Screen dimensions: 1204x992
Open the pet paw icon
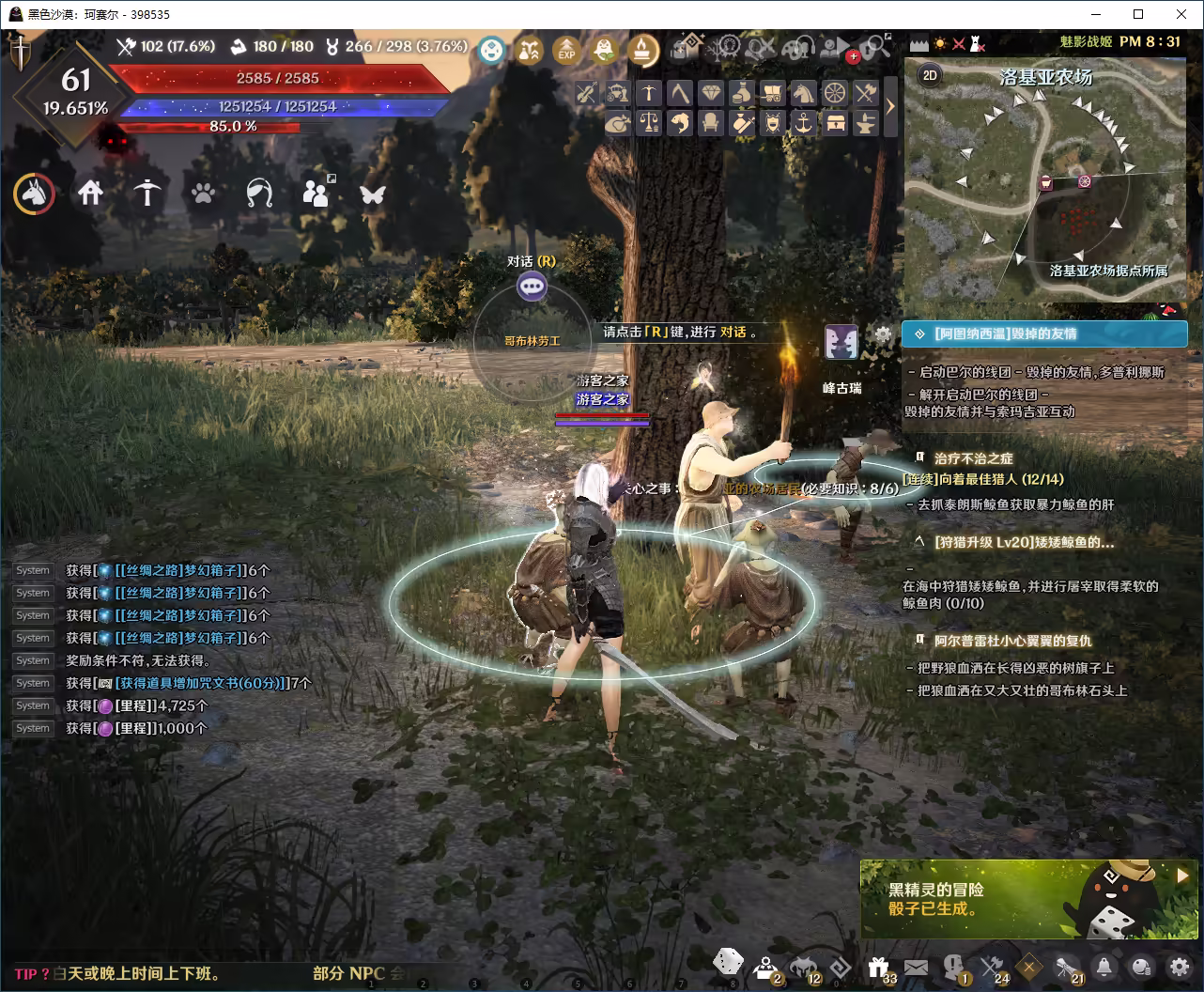pos(203,194)
